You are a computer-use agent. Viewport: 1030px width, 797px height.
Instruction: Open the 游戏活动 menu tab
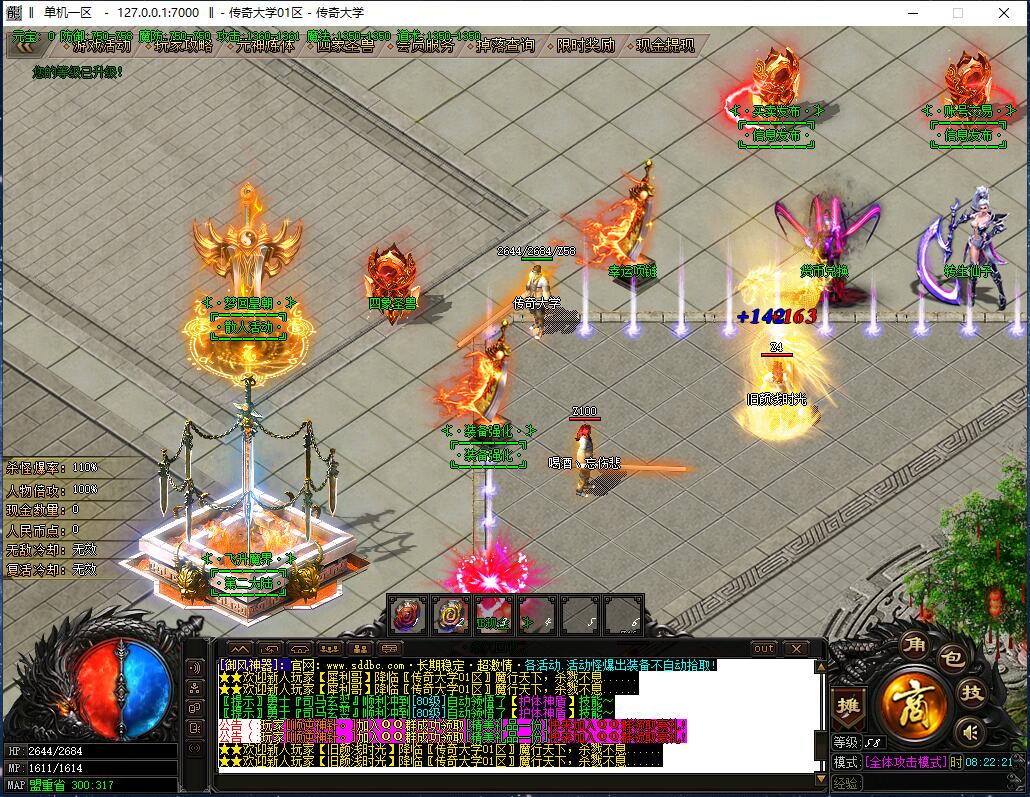point(101,46)
